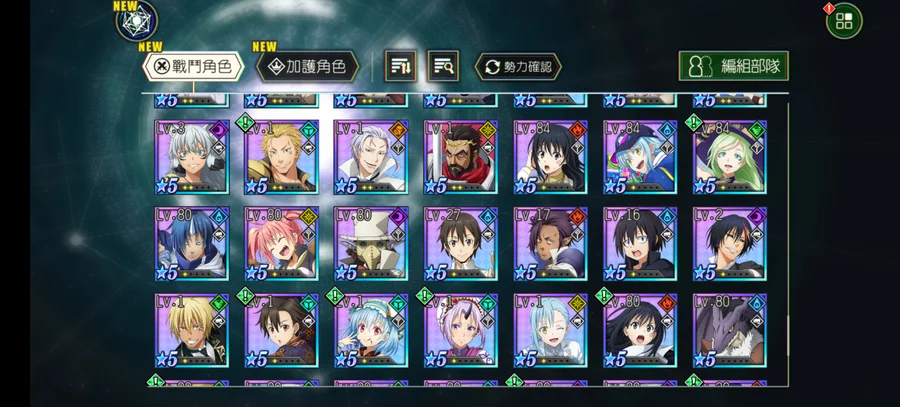Screen dimensions: 900x407
Task: Select the dark-skinned purple-haired Lv.17 character
Action: click(550, 244)
